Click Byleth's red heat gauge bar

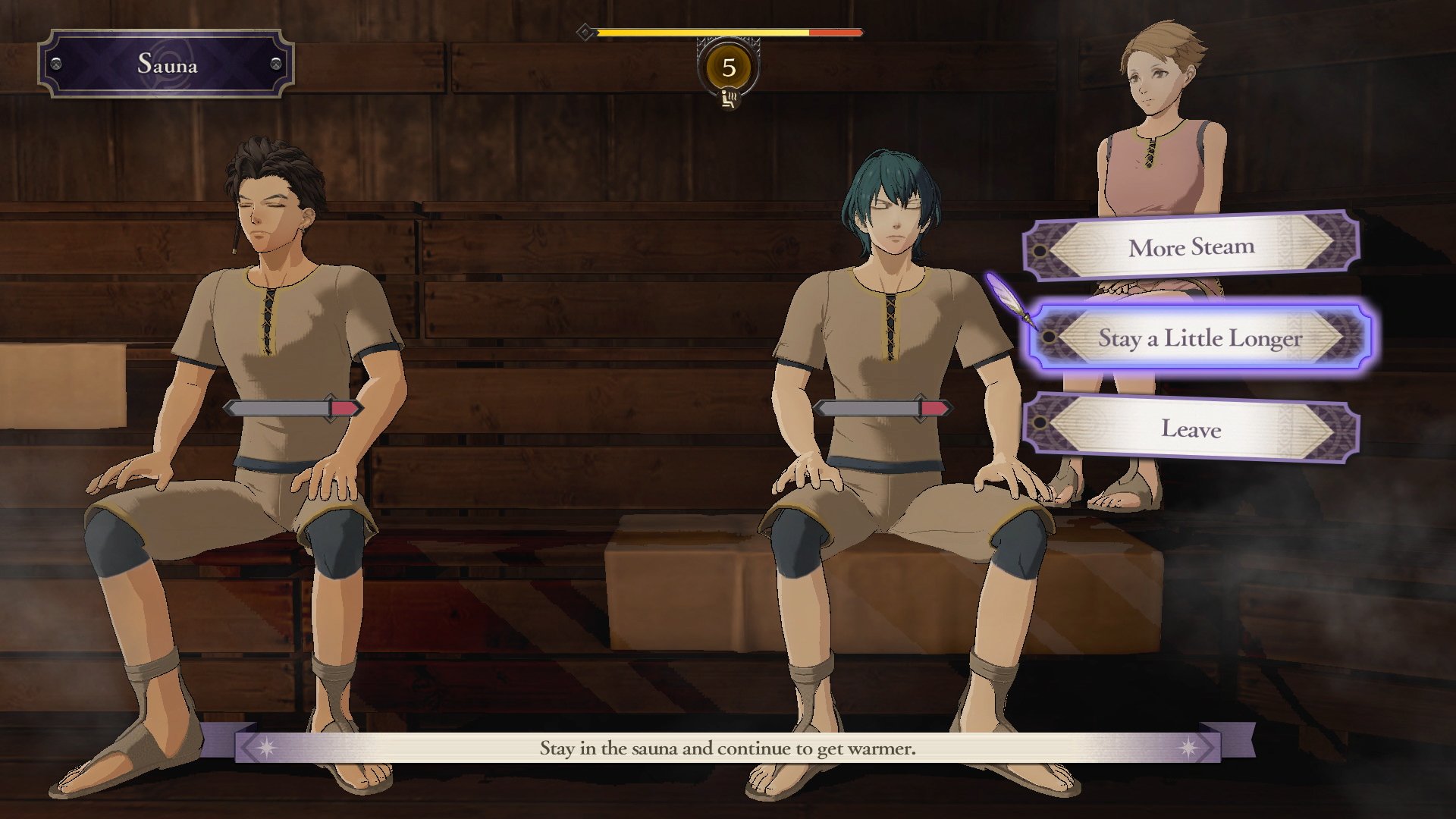[x=934, y=408]
